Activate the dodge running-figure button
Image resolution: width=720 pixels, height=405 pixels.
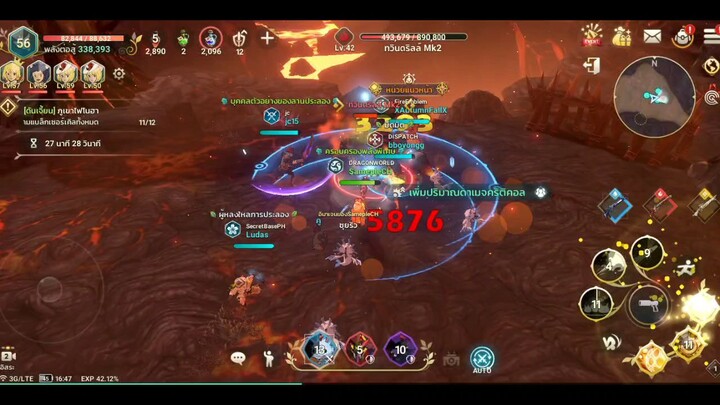click(684, 268)
